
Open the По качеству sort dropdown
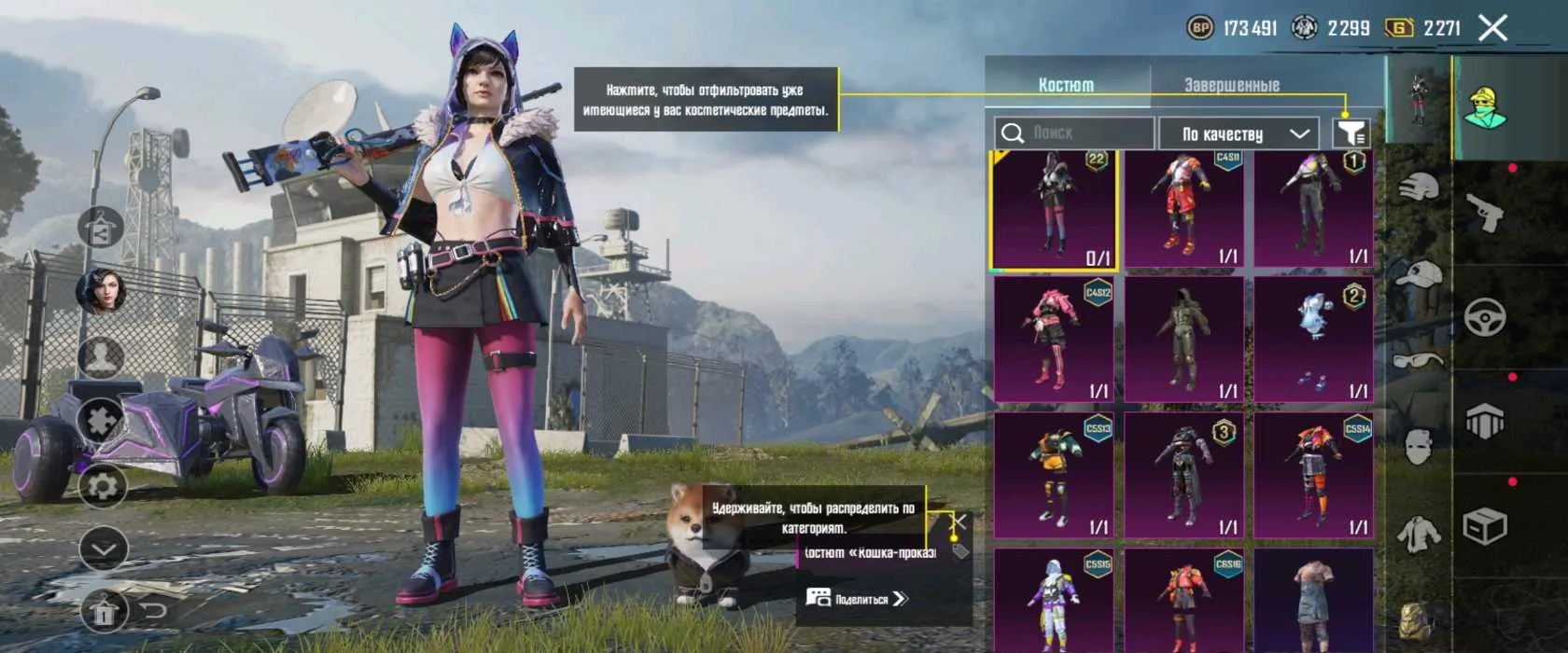[1238, 133]
